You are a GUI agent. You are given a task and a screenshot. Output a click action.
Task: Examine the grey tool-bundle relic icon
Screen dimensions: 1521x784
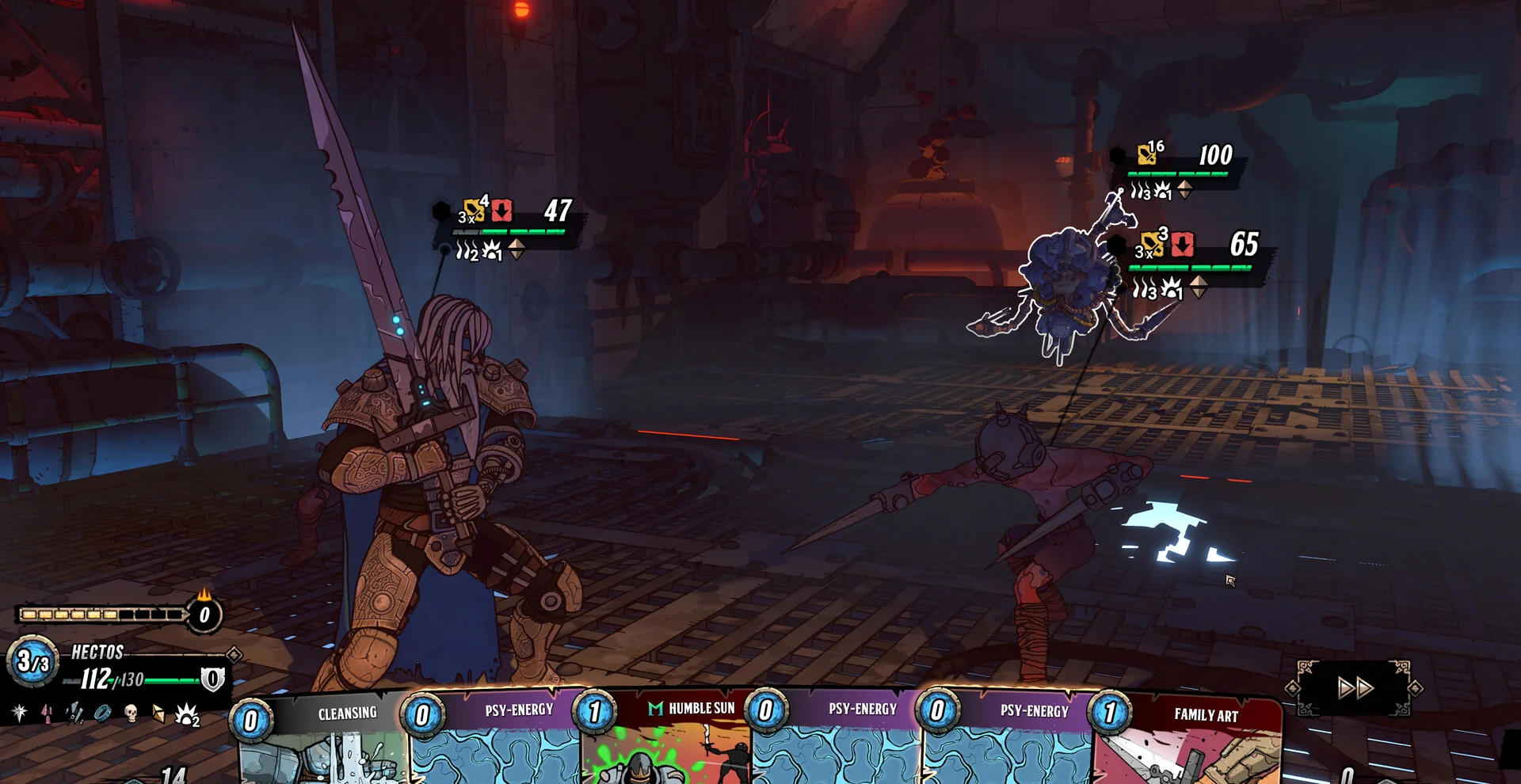pos(74,714)
